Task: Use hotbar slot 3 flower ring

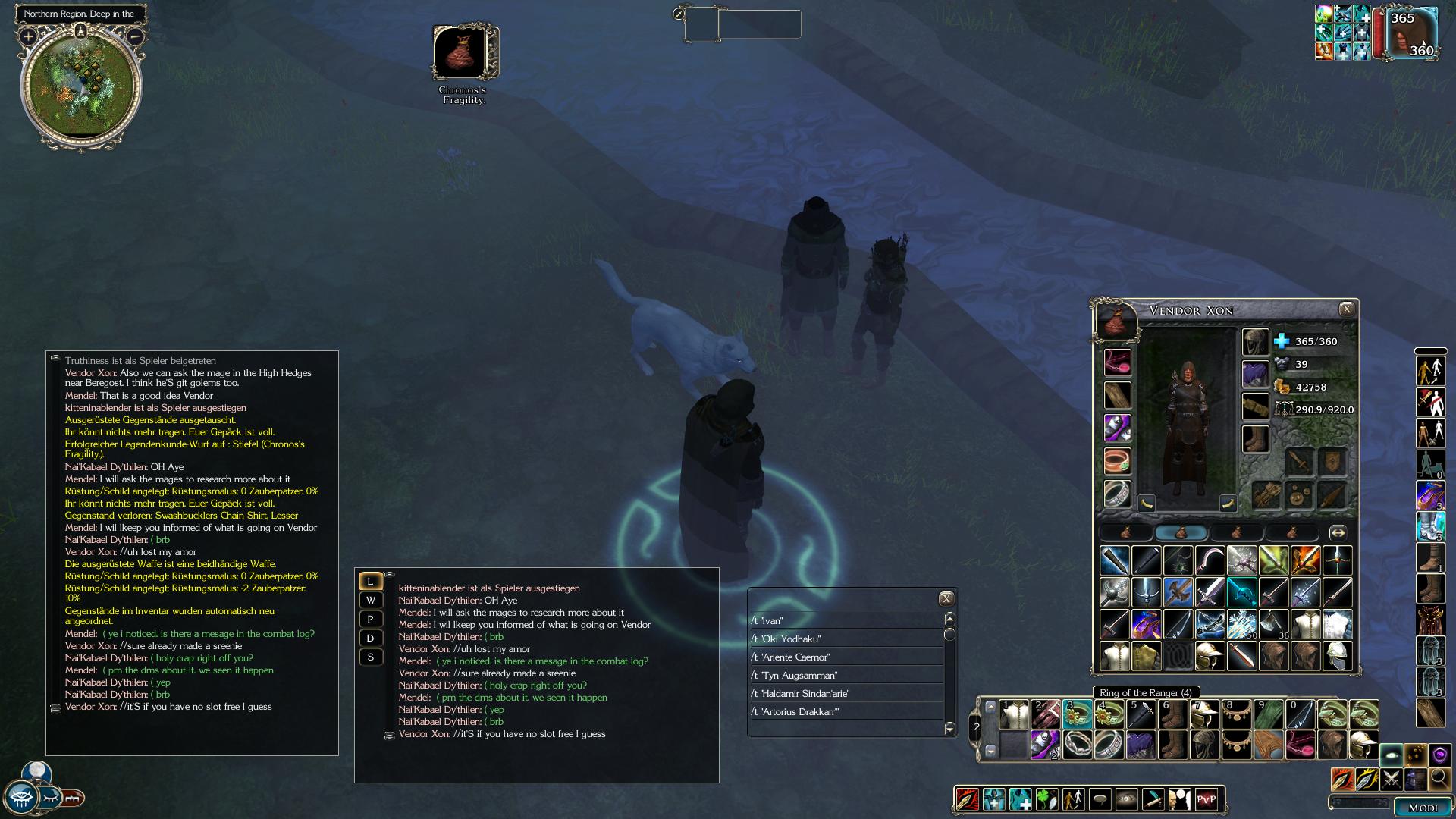Action: tap(1077, 714)
